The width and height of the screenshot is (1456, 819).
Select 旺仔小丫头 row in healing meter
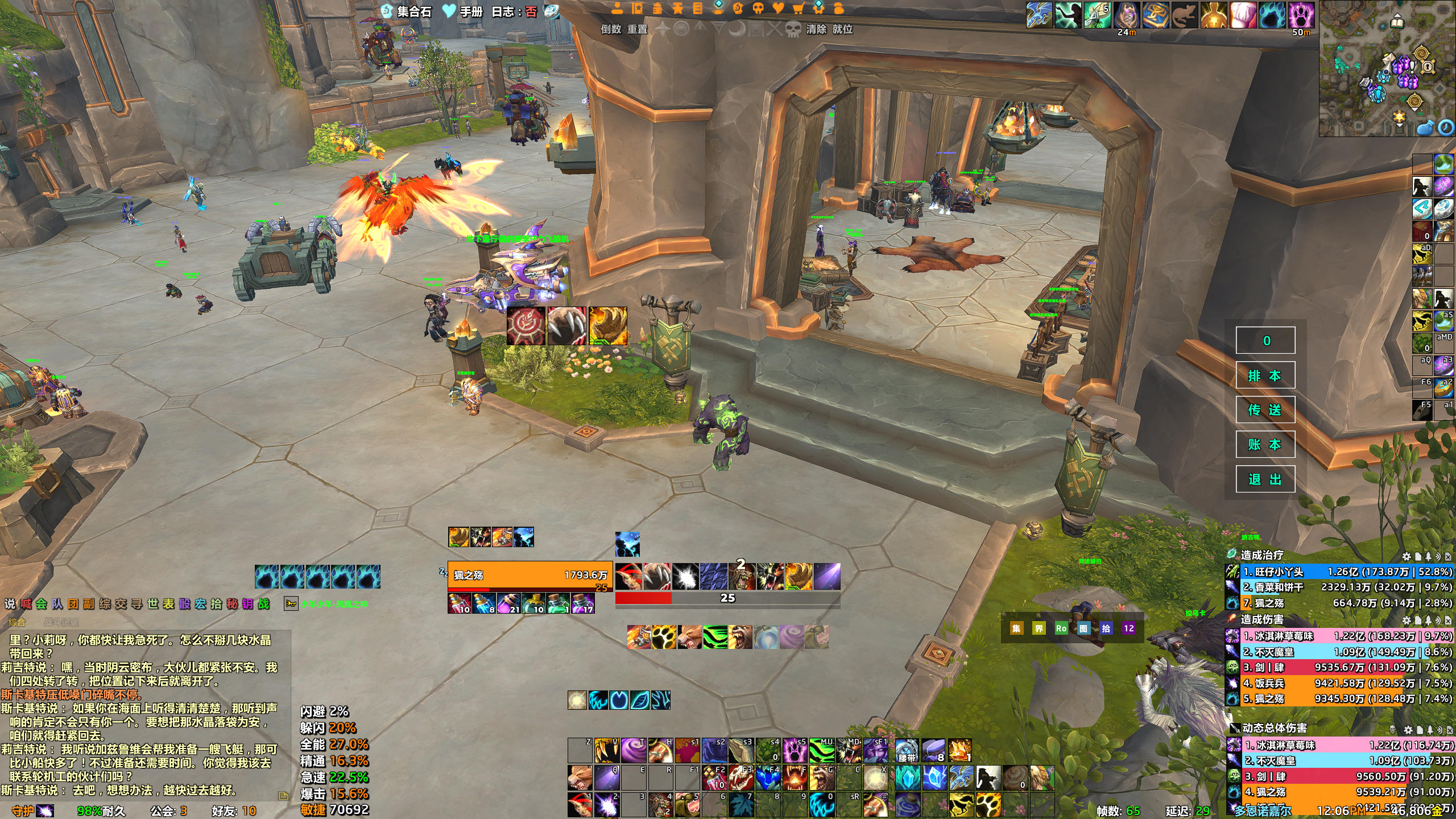(1339, 572)
